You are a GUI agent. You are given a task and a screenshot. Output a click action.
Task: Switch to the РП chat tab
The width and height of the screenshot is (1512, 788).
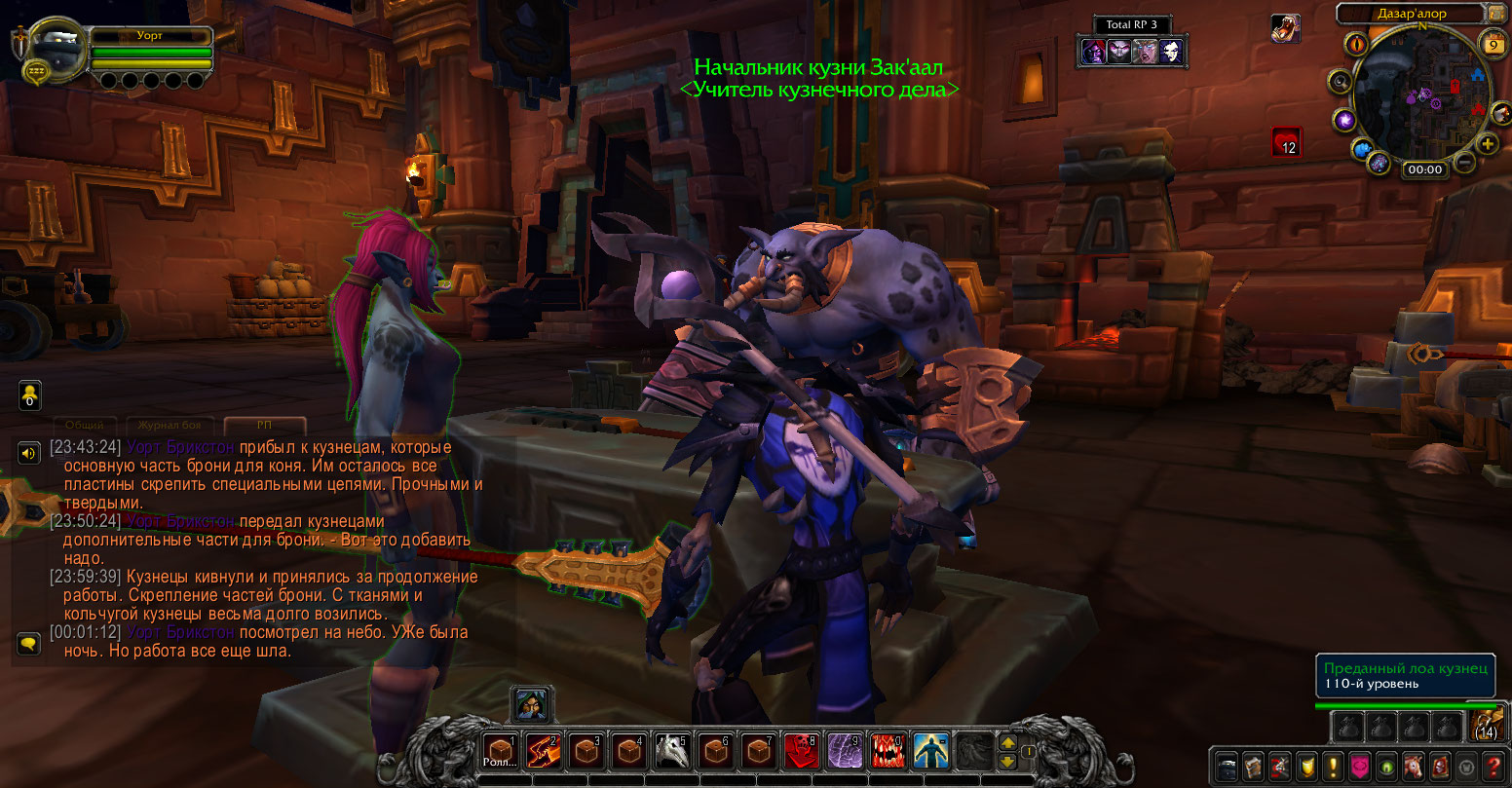point(264,426)
